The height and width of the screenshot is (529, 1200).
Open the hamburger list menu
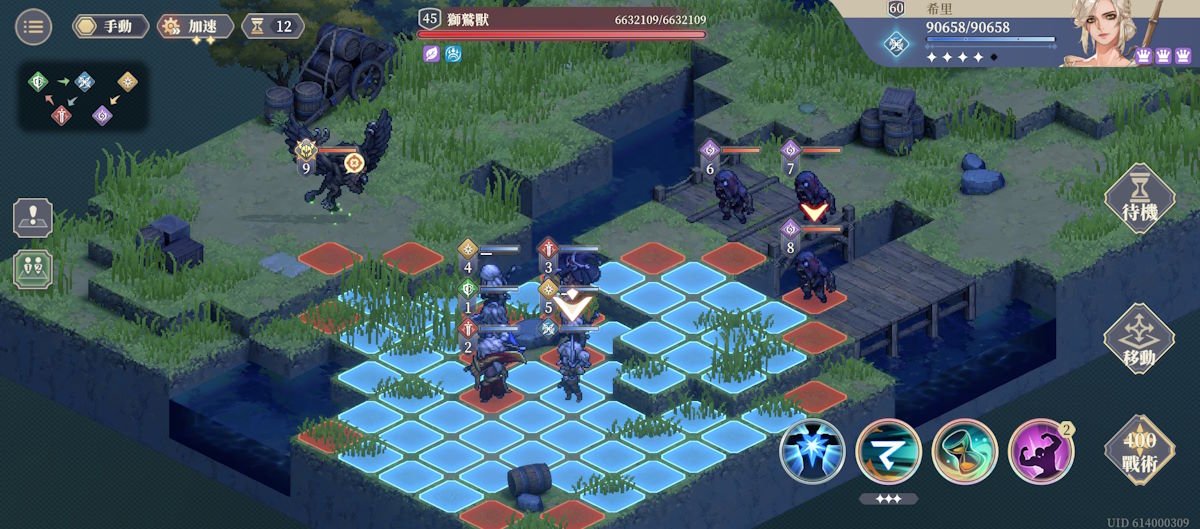click(x=33, y=26)
